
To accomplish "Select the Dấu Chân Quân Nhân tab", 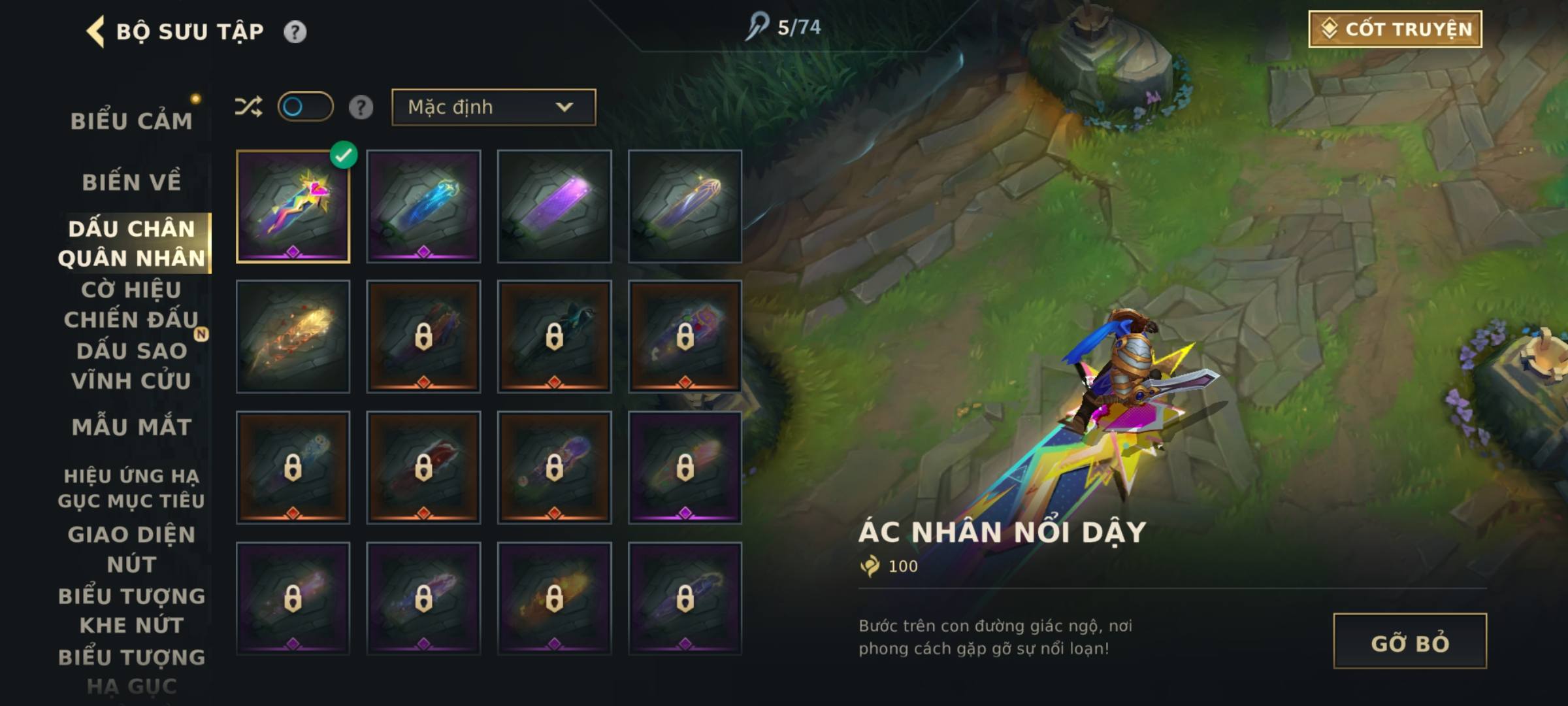I will (x=131, y=243).
